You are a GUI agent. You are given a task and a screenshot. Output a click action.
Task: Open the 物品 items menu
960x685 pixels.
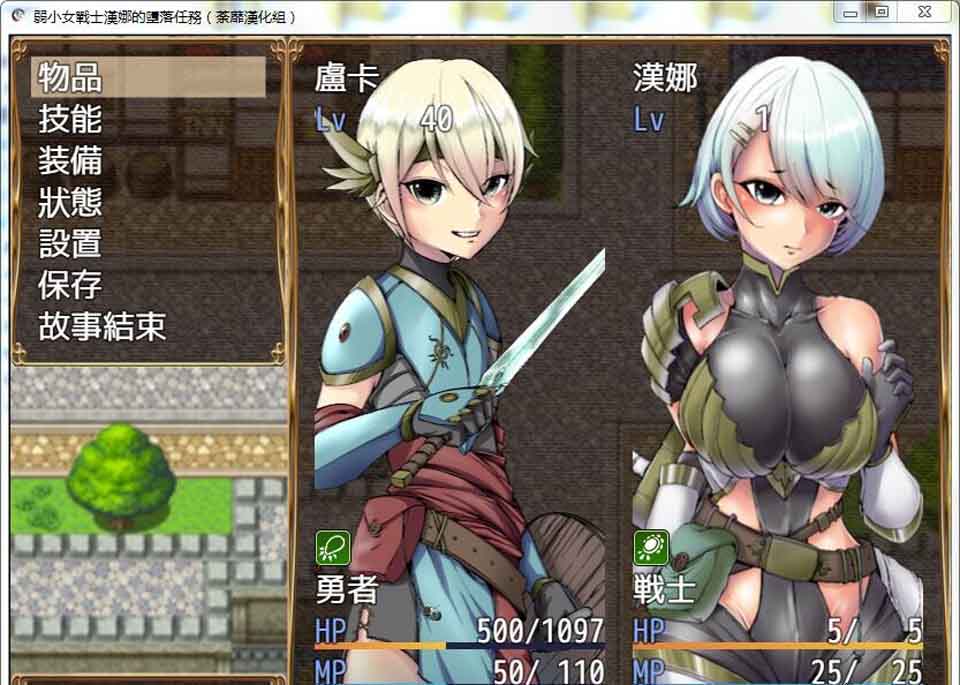click(x=72, y=77)
